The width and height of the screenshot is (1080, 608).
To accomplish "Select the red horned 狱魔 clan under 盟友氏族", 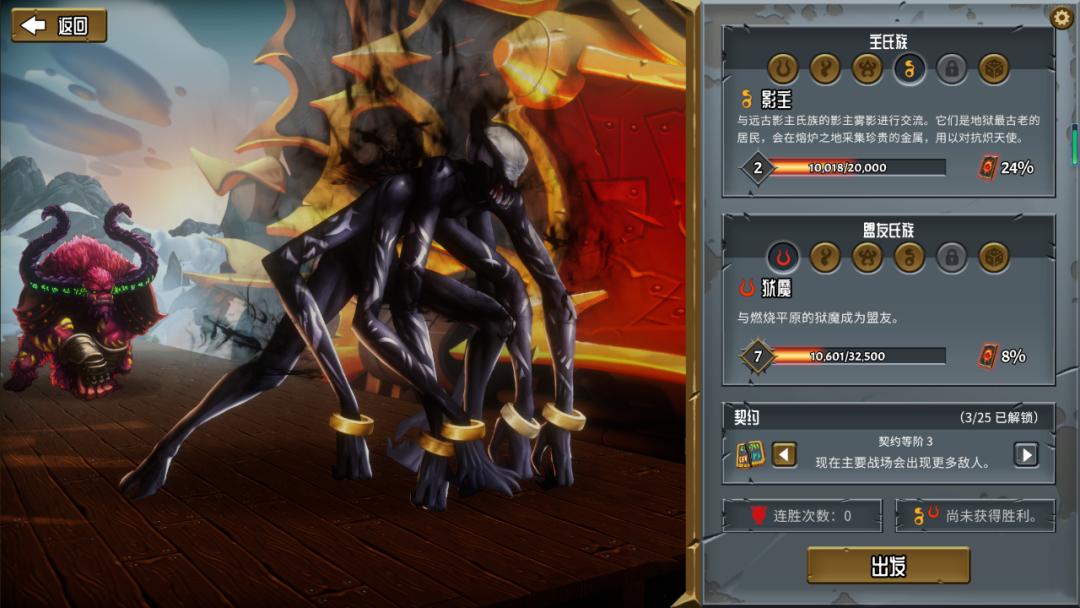I will coord(783,258).
